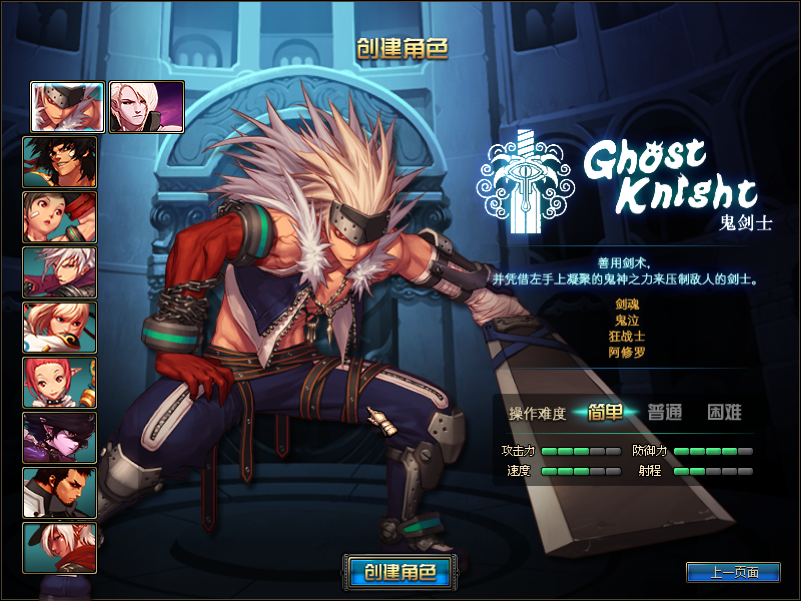Image resolution: width=801 pixels, height=601 pixels.
Task: Select the blindfolded Ghost Knight portrait
Action: point(68,107)
